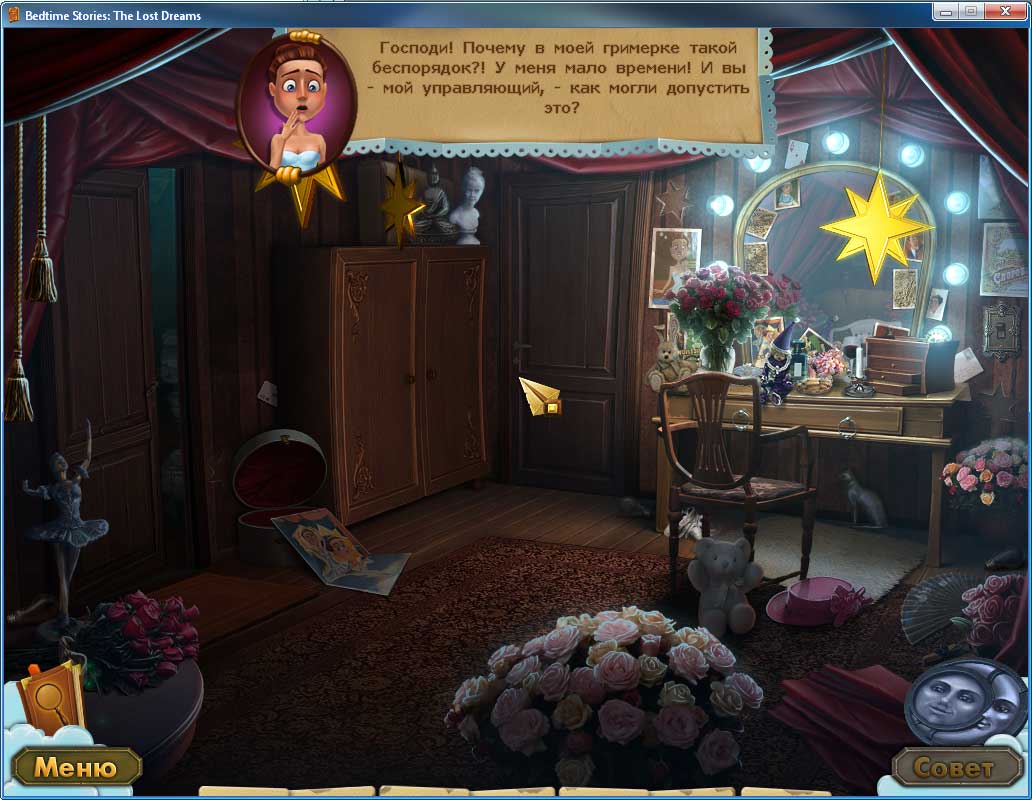Minimize the game window
The width and height of the screenshot is (1032, 800).
pyautogui.click(x=946, y=11)
